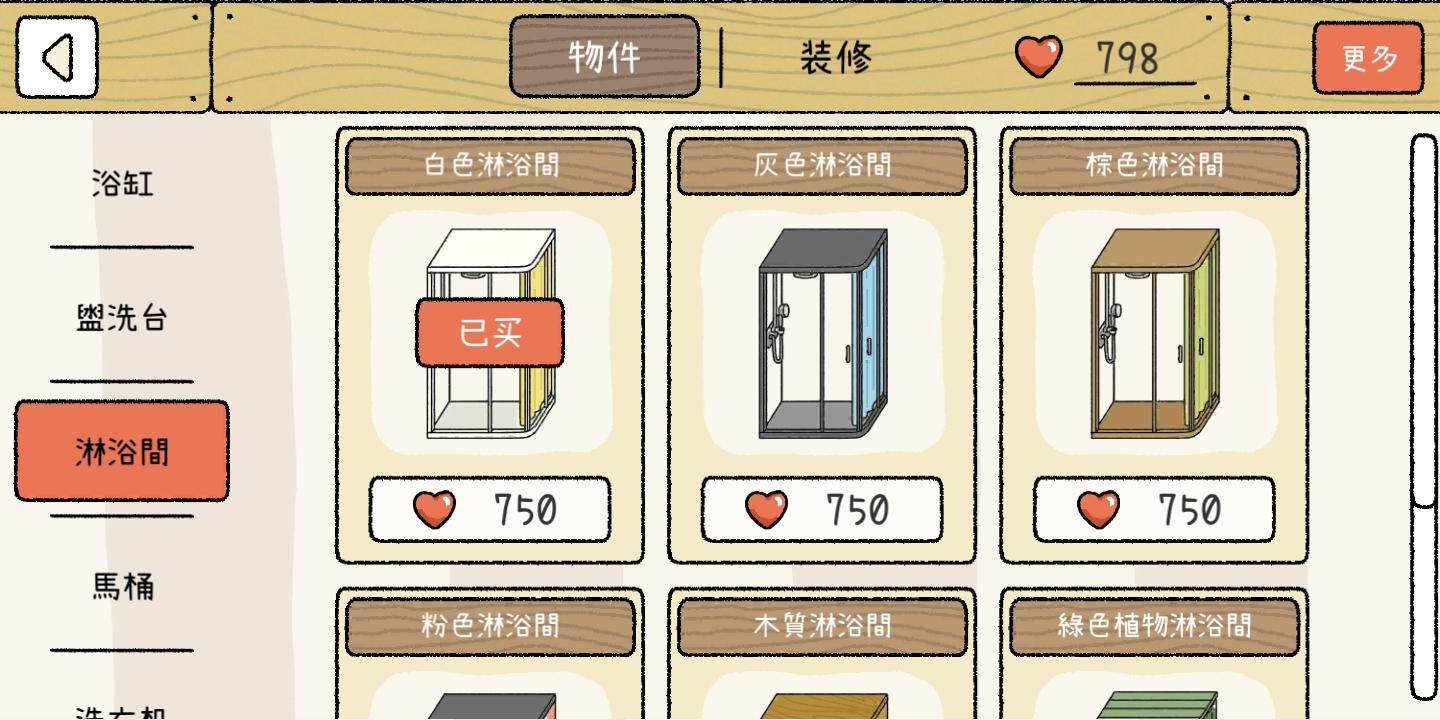The image size is (1440, 720).
Task: Click the heart icon on the white shower's price tag
Action: coord(434,508)
